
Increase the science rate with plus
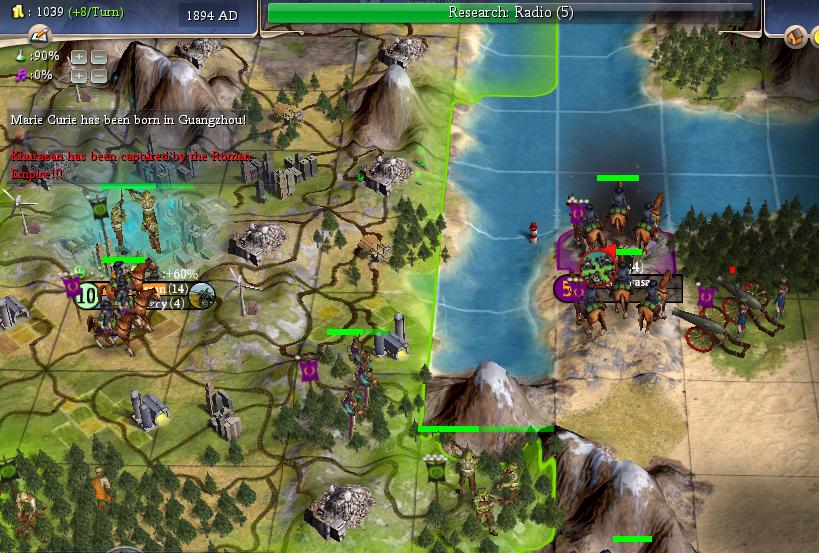click(x=79, y=56)
